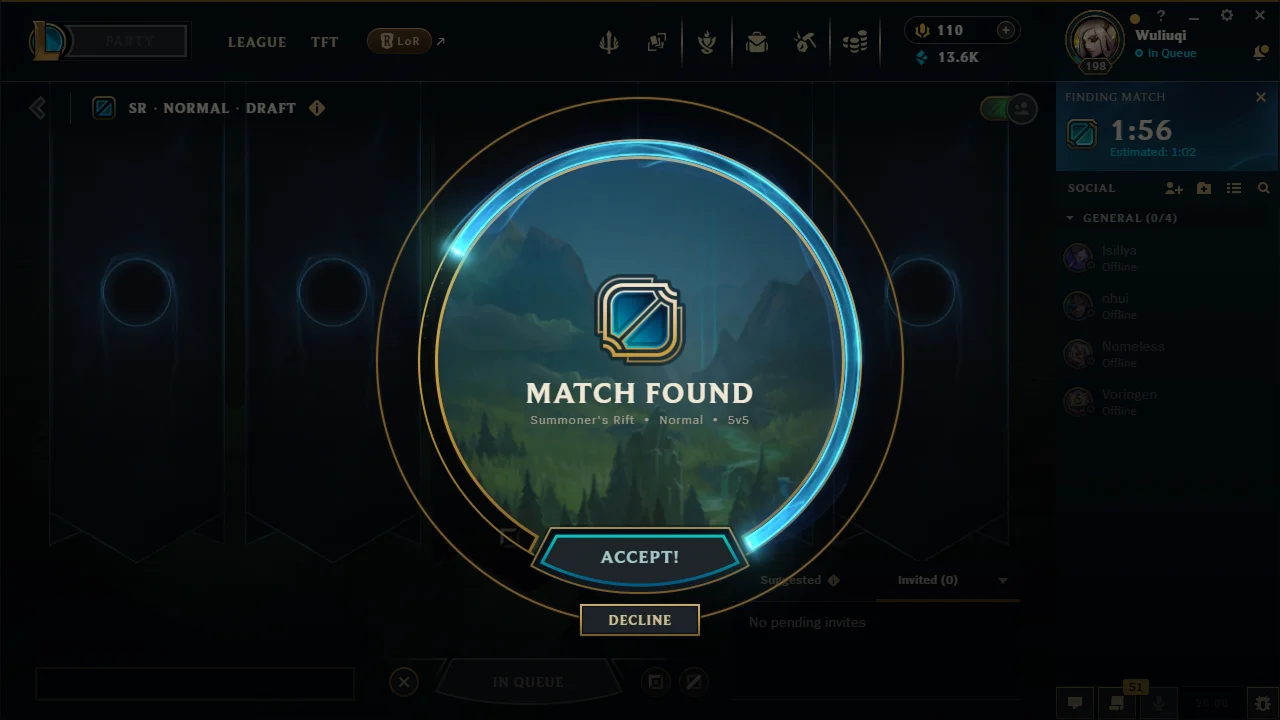Image resolution: width=1280 pixels, height=720 pixels.
Task: Click the chat input field at bottom left
Action: pyautogui.click(x=195, y=683)
